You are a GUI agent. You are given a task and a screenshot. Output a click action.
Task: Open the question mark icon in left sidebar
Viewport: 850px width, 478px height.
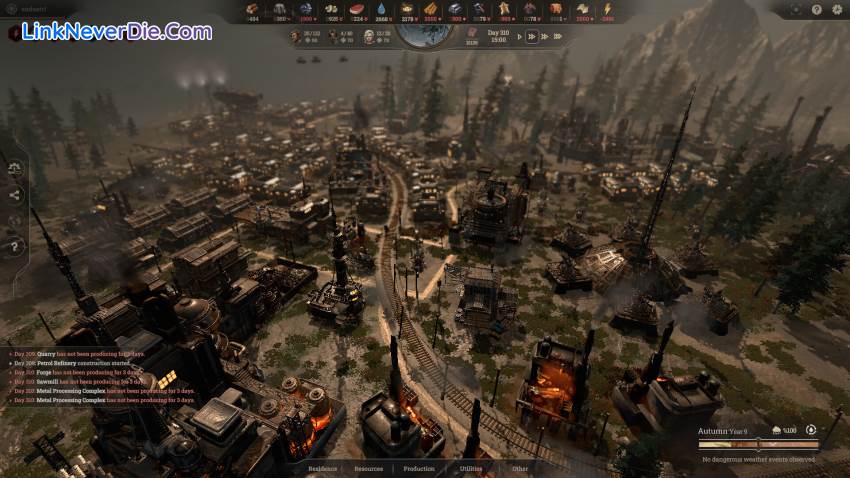tap(15, 245)
